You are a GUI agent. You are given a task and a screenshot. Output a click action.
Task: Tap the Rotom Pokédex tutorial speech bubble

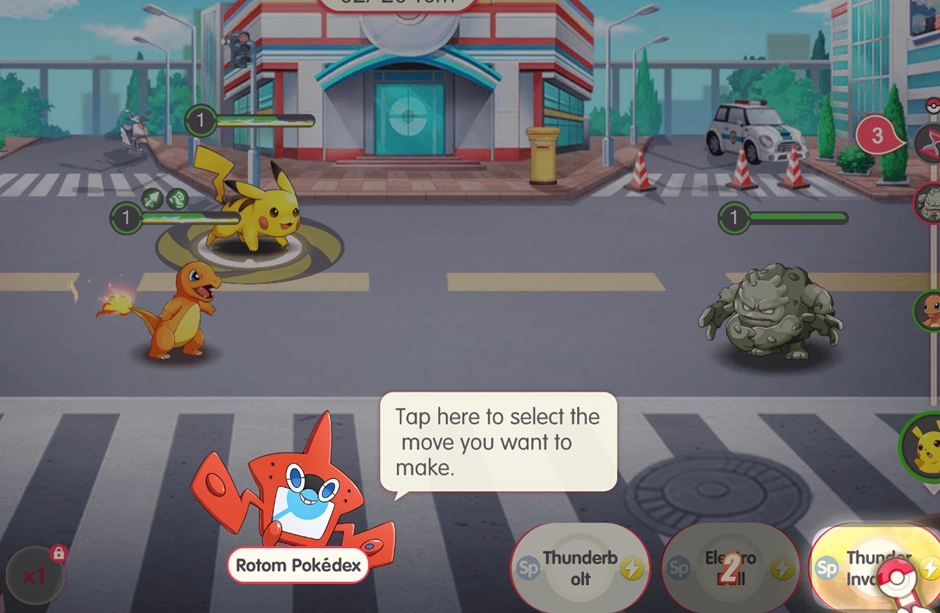click(498, 441)
